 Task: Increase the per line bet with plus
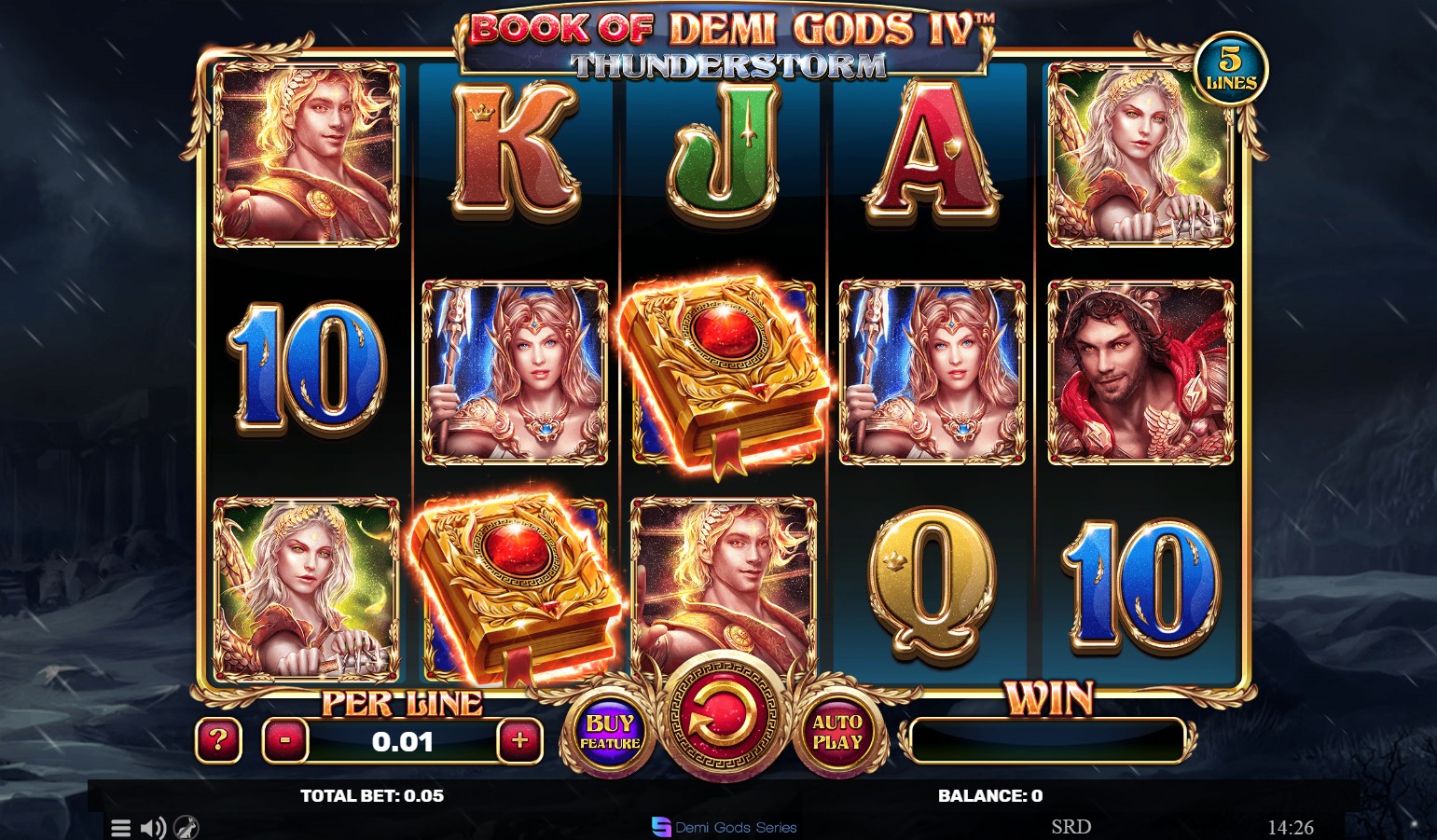pyautogui.click(x=520, y=741)
